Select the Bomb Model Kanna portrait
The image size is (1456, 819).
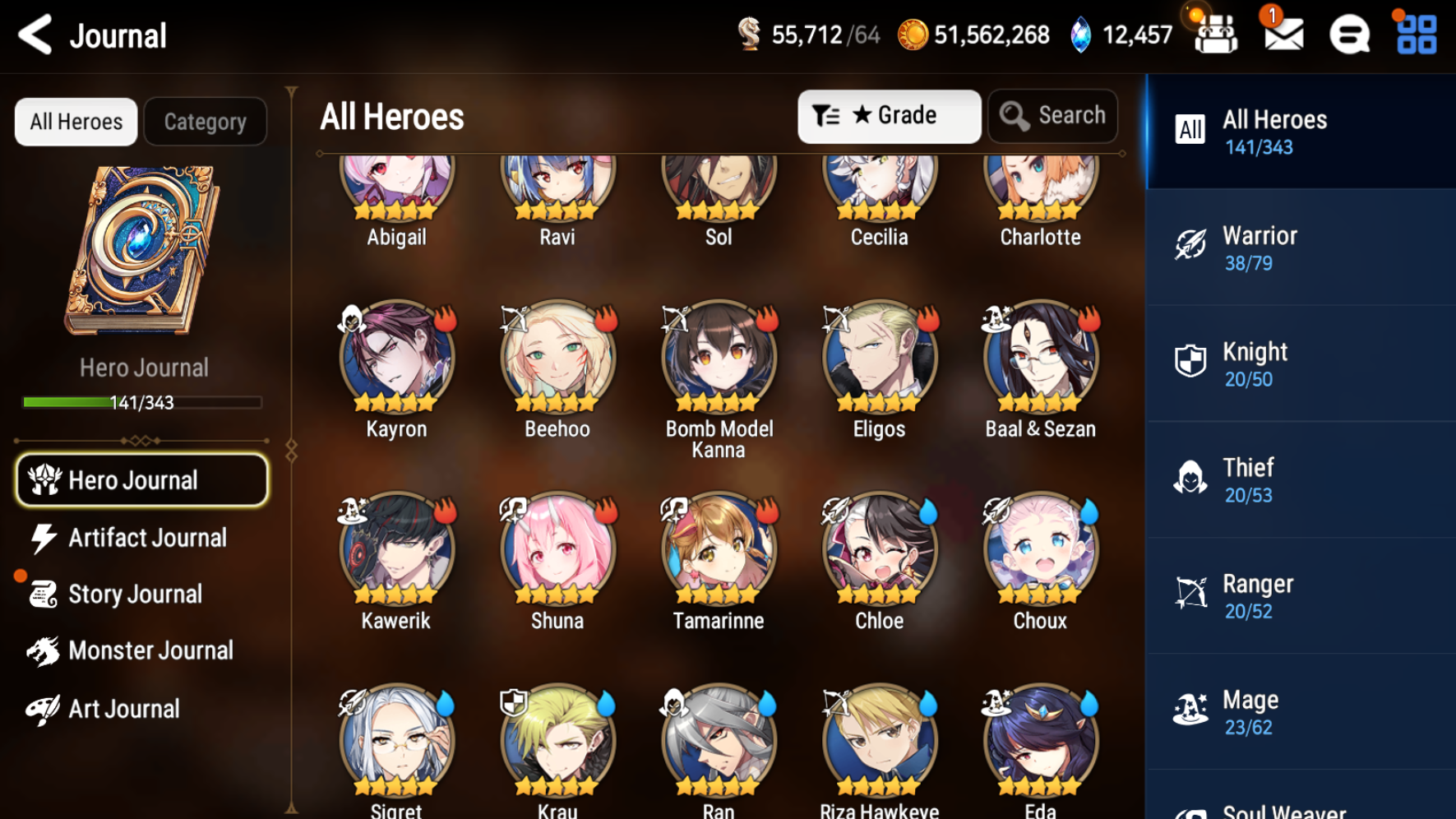[719, 359]
